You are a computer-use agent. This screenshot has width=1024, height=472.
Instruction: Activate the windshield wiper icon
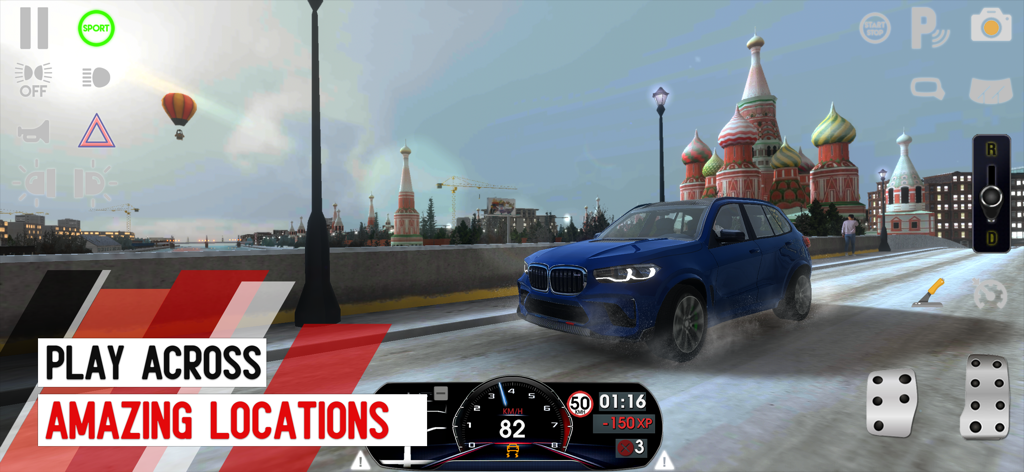(990, 90)
